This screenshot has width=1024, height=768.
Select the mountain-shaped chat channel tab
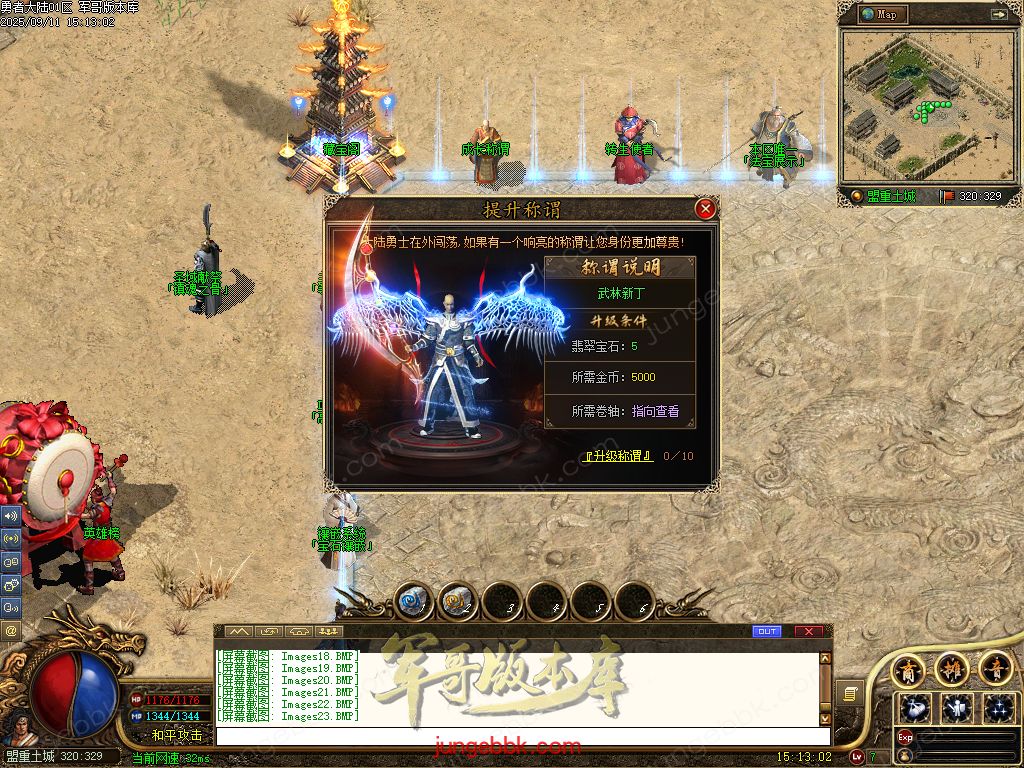point(238,631)
